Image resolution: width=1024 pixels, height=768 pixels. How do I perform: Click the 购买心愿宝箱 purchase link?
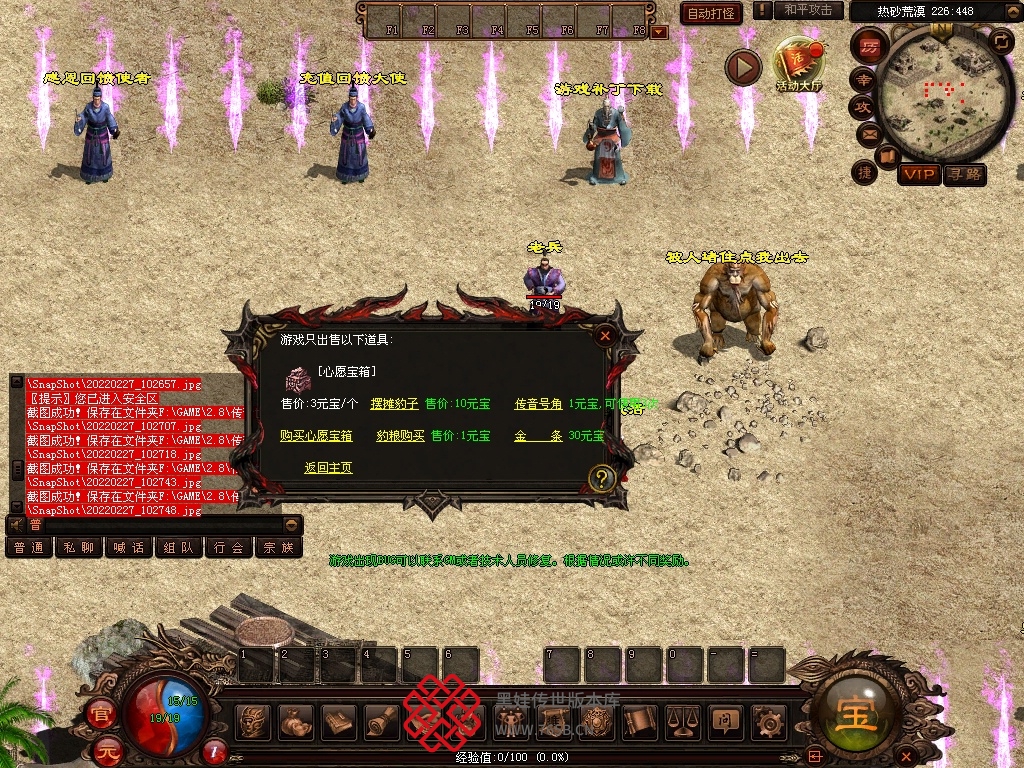coord(316,436)
